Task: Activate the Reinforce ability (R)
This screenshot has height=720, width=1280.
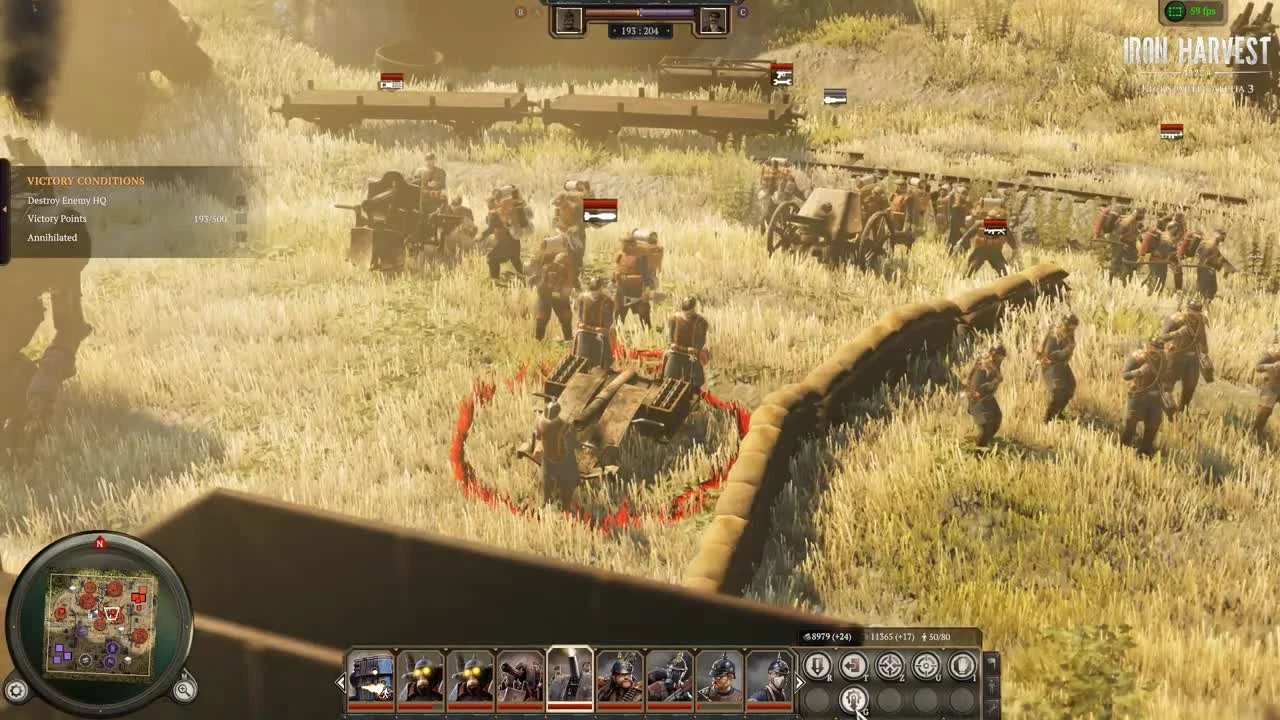Action: 818,666
